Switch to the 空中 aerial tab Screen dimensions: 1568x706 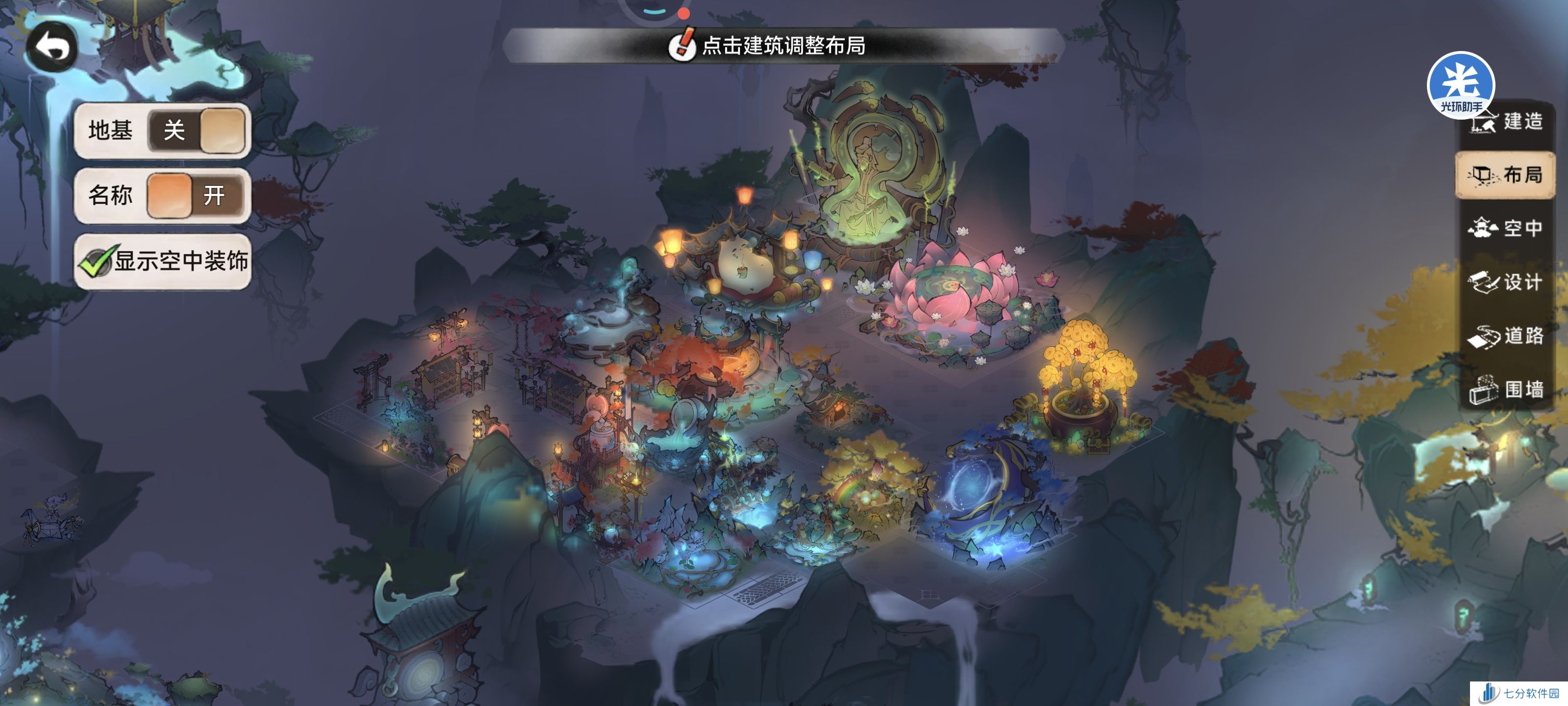1505,228
